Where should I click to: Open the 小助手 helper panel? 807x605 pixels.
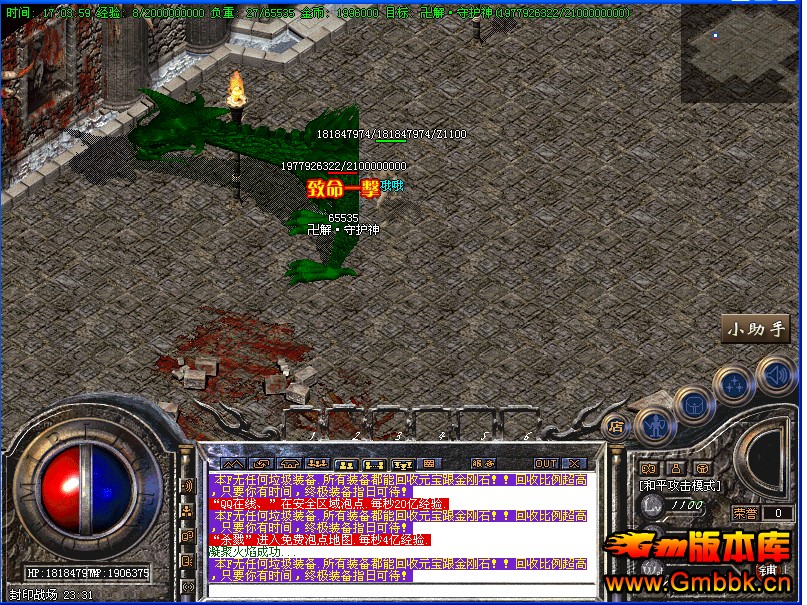click(x=756, y=328)
